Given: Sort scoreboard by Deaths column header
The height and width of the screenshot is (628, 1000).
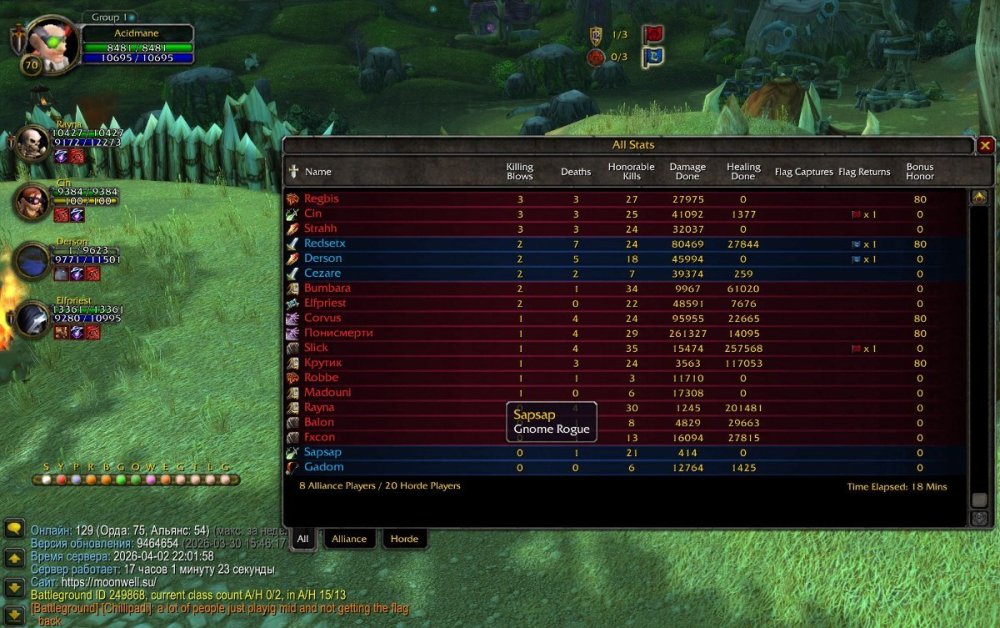Looking at the screenshot, I should 576,172.
